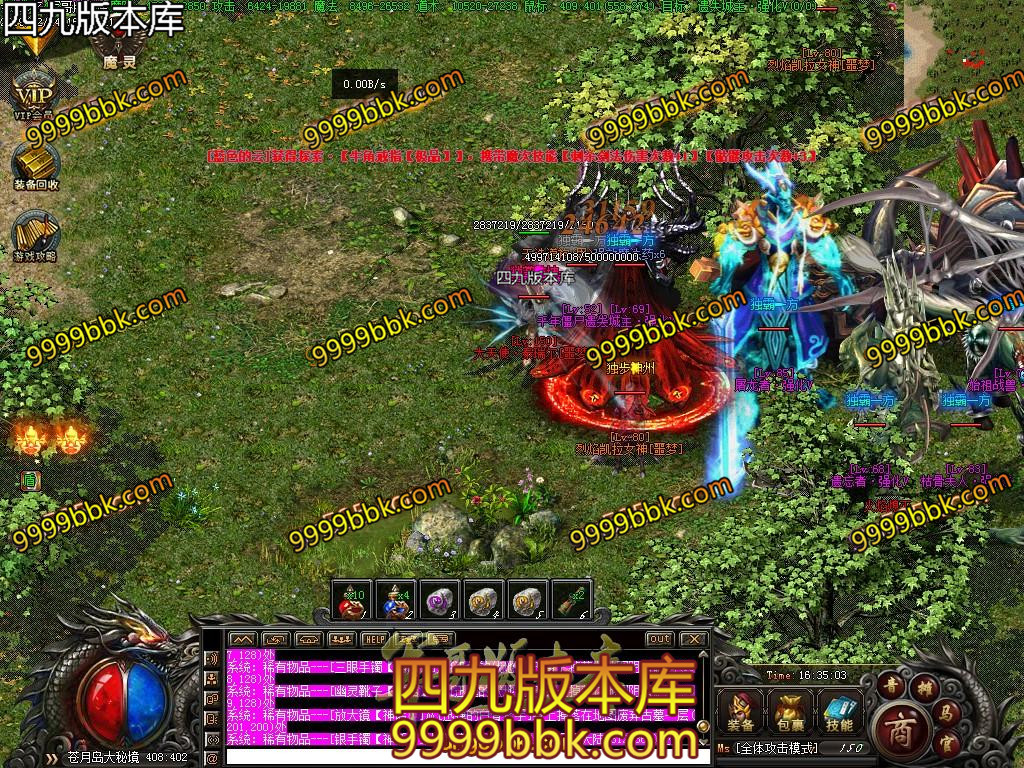
Task: Click the small fire icons on left edge
Action: [x=50, y=438]
